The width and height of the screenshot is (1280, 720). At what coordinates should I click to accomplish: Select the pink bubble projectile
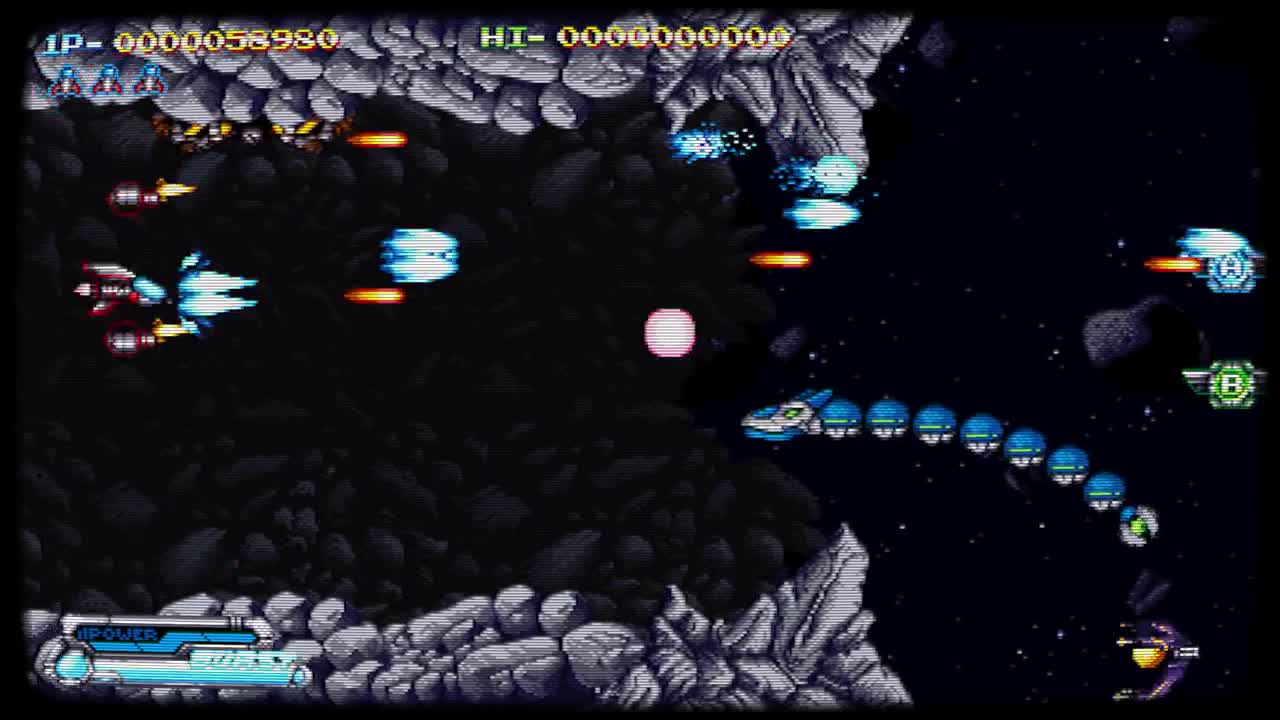coord(668,333)
